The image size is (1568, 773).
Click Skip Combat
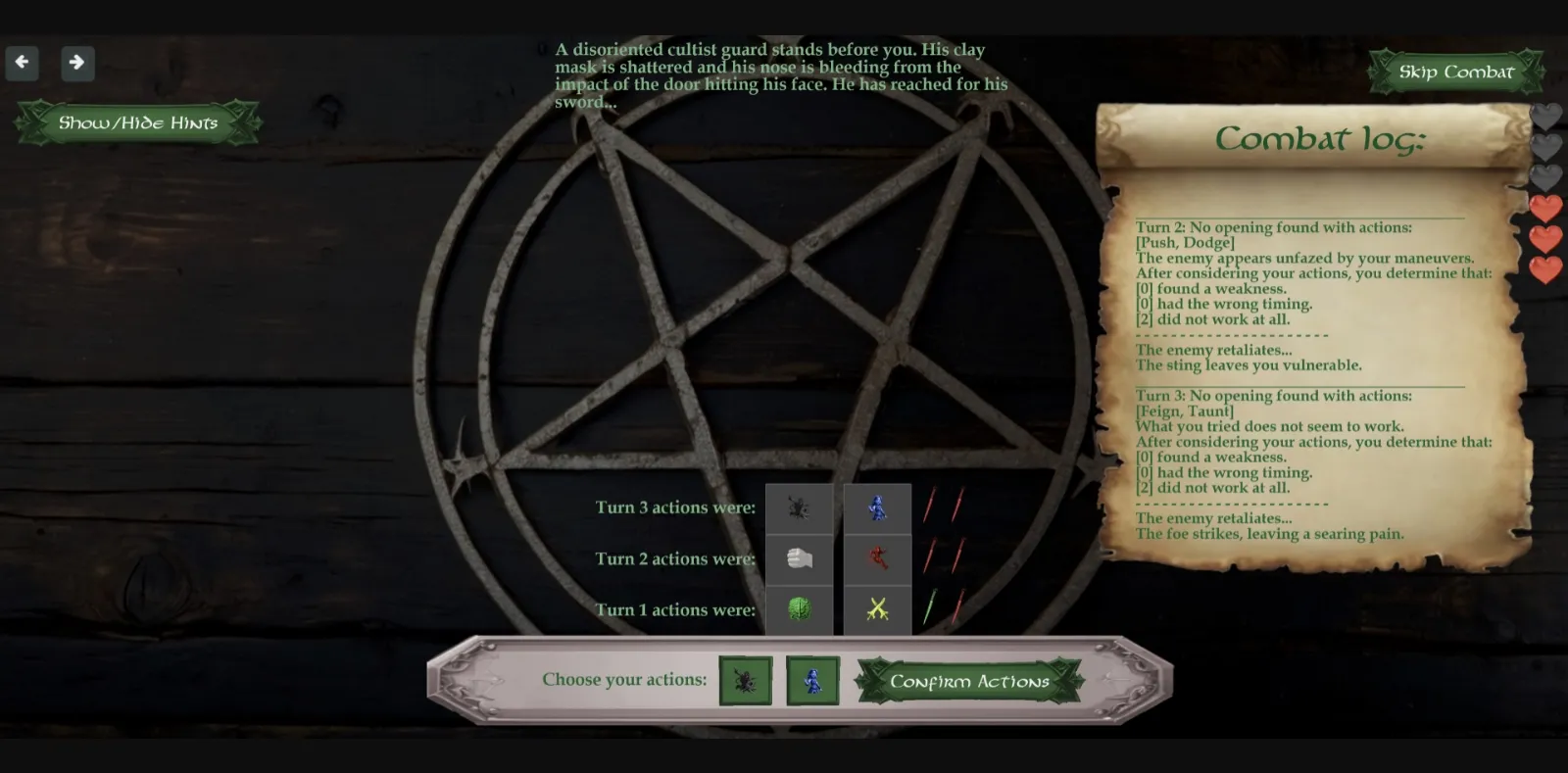click(x=1455, y=72)
